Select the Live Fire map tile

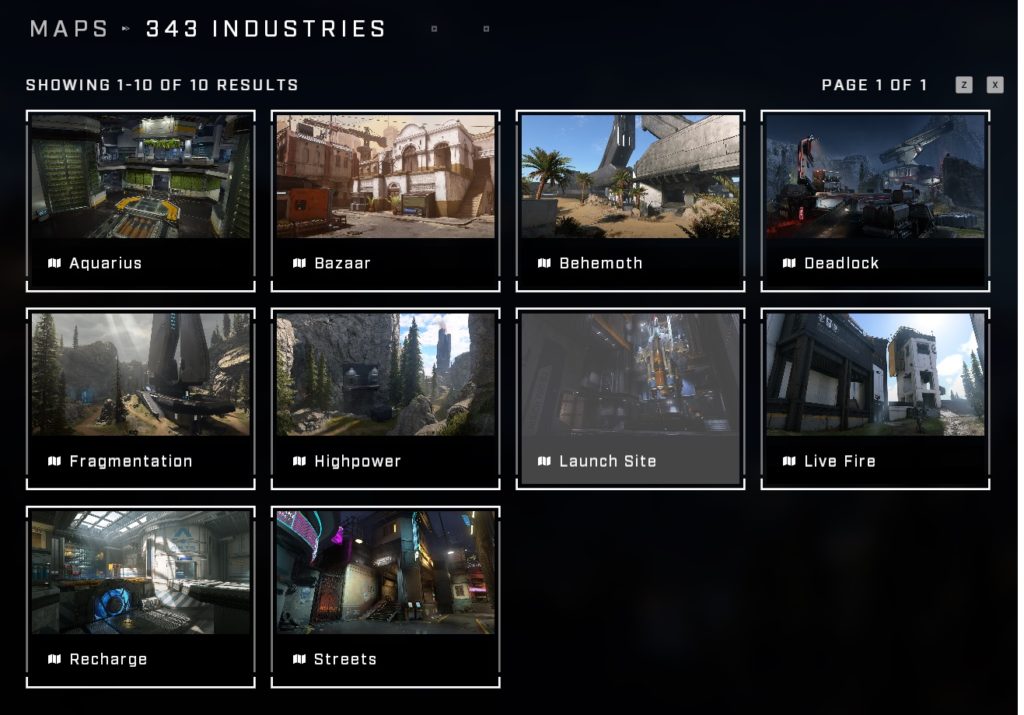(x=875, y=398)
